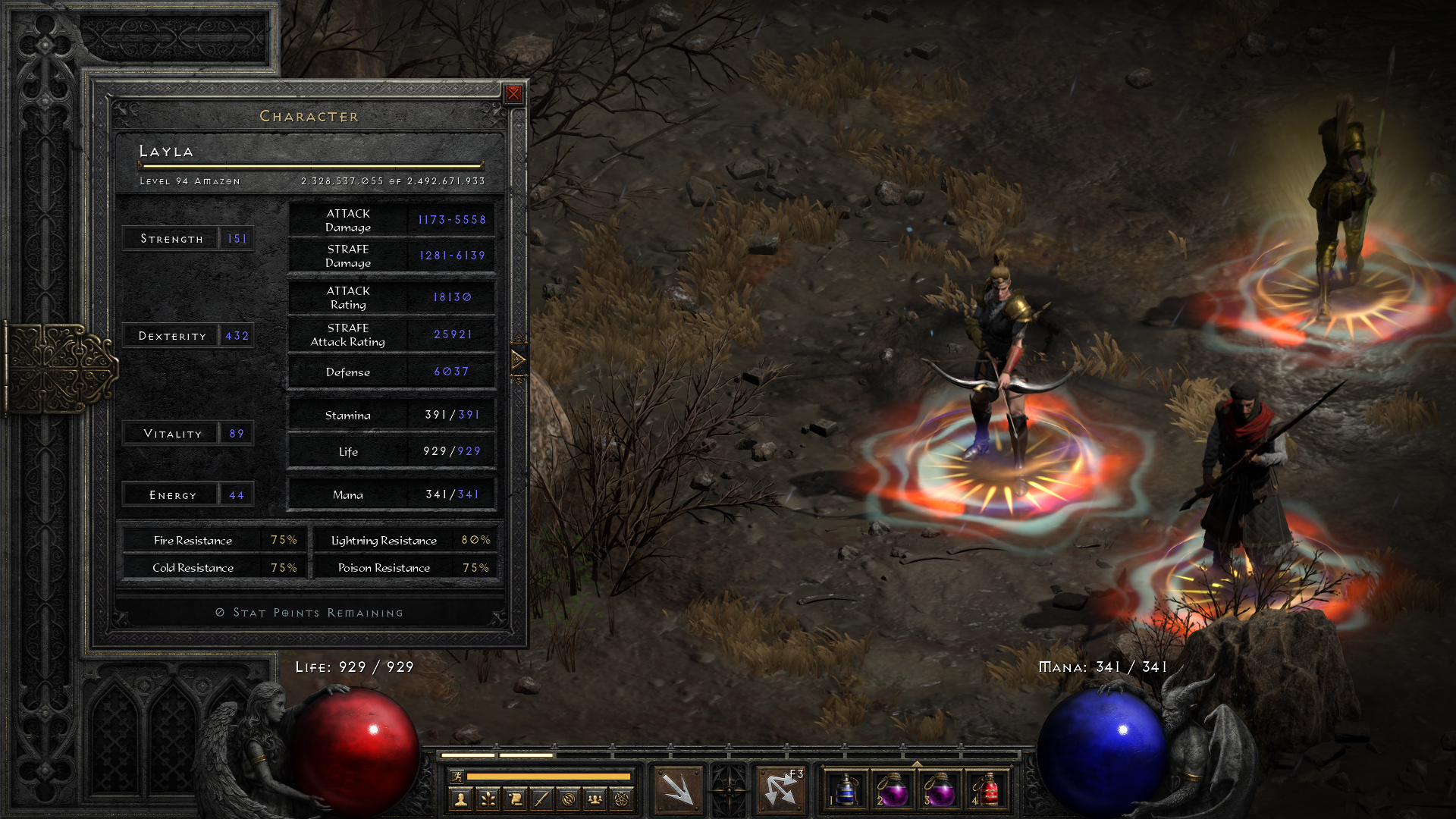The image size is (1456, 819).
Task: Select the left-click arrow attack skill
Action: pyautogui.click(x=677, y=789)
